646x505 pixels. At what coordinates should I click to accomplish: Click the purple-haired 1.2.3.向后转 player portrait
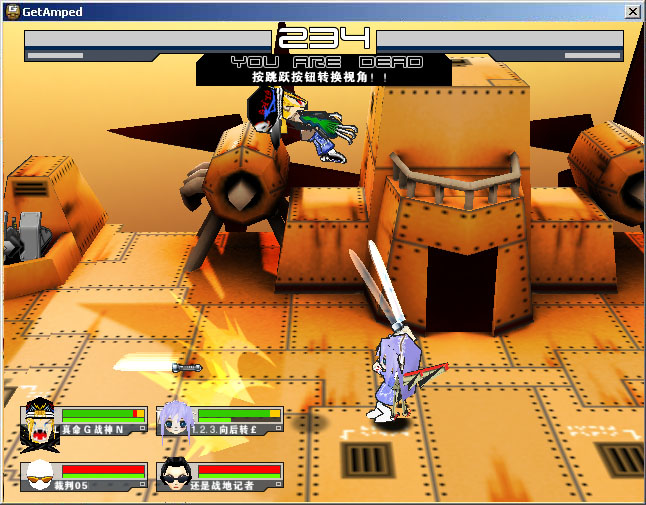click(176, 422)
